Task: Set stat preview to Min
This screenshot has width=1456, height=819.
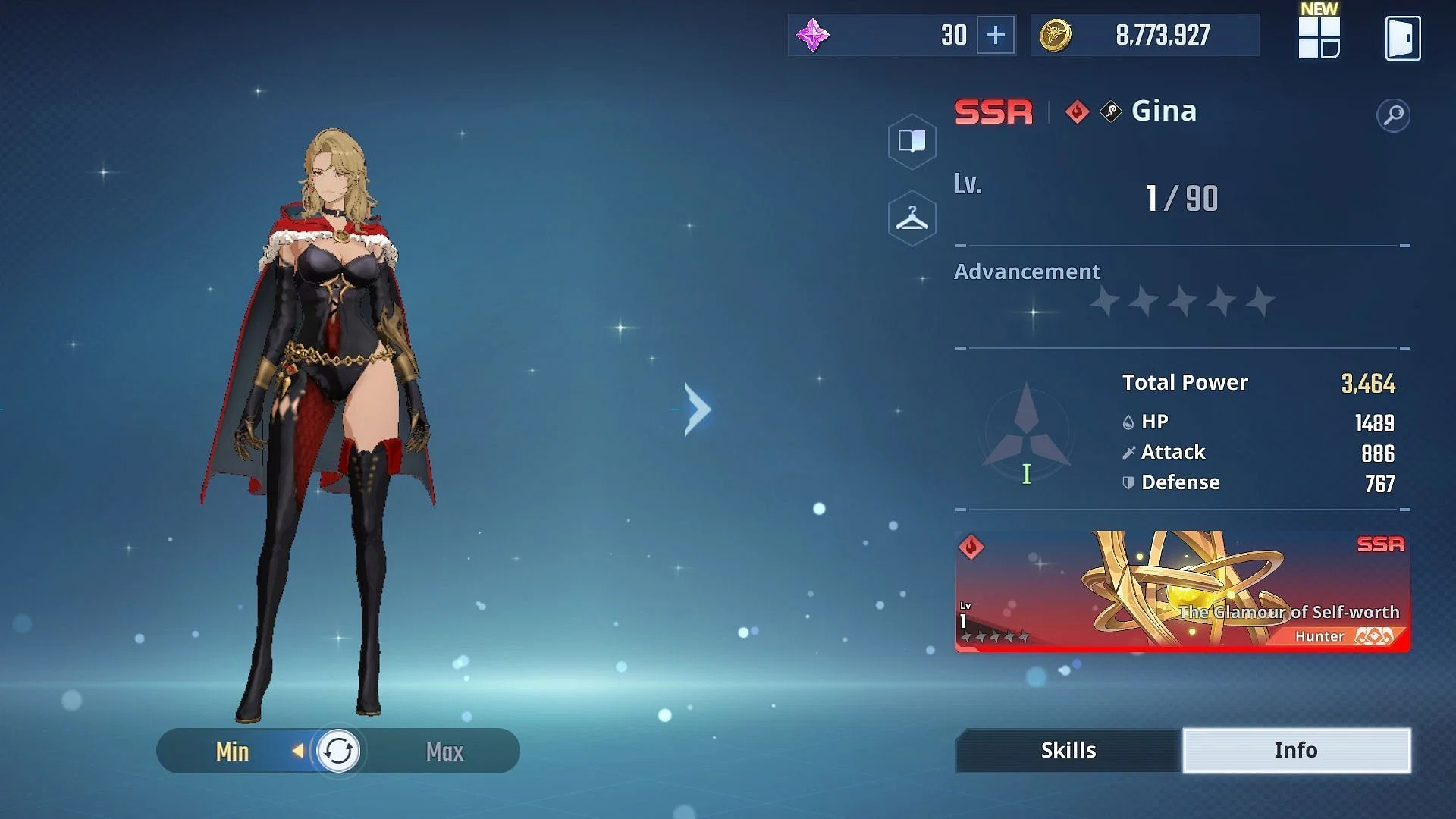Action: [232, 752]
